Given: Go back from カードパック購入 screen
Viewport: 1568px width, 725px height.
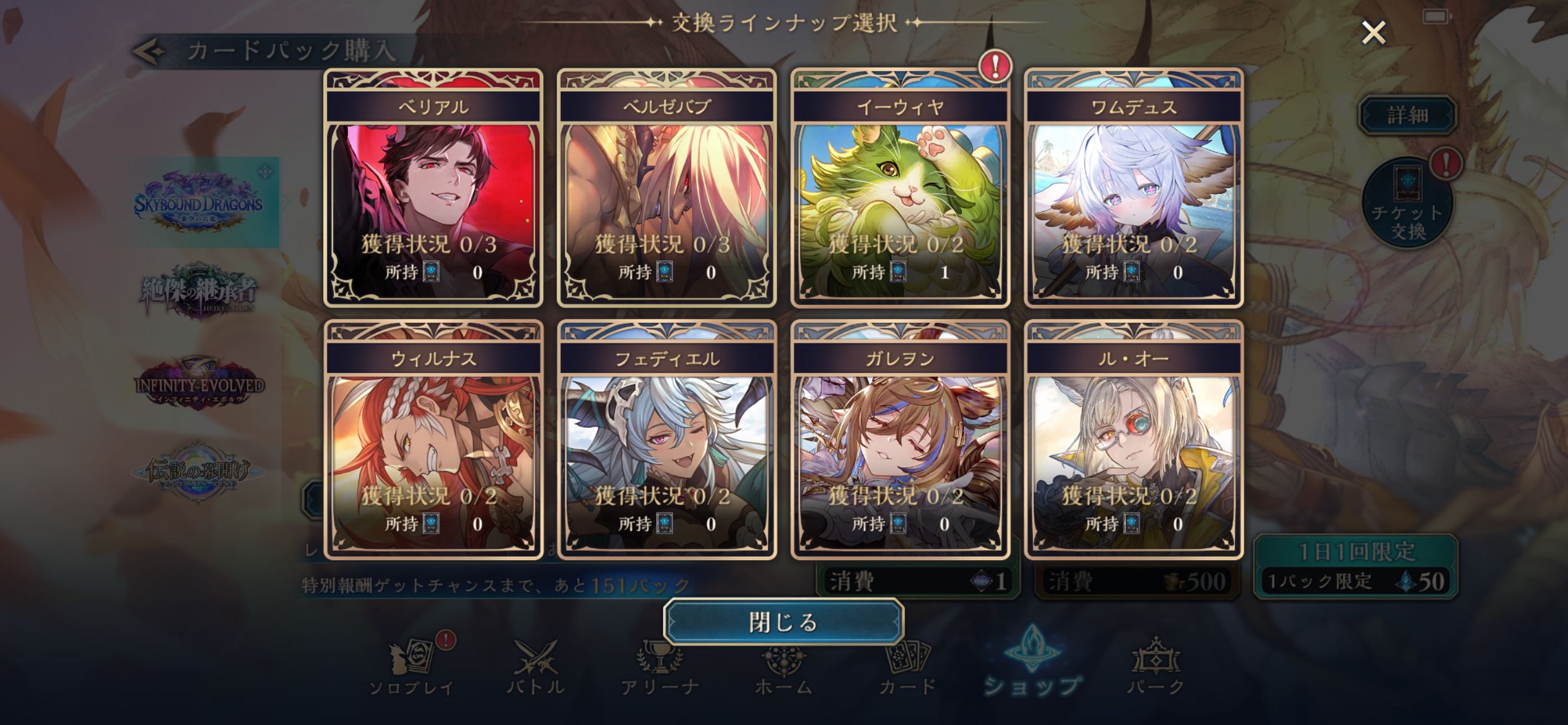Looking at the screenshot, I should click(149, 52).
